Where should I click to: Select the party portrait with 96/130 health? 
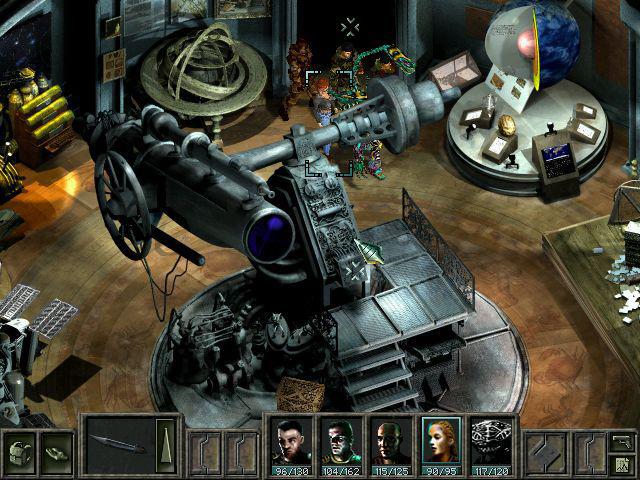290,443
